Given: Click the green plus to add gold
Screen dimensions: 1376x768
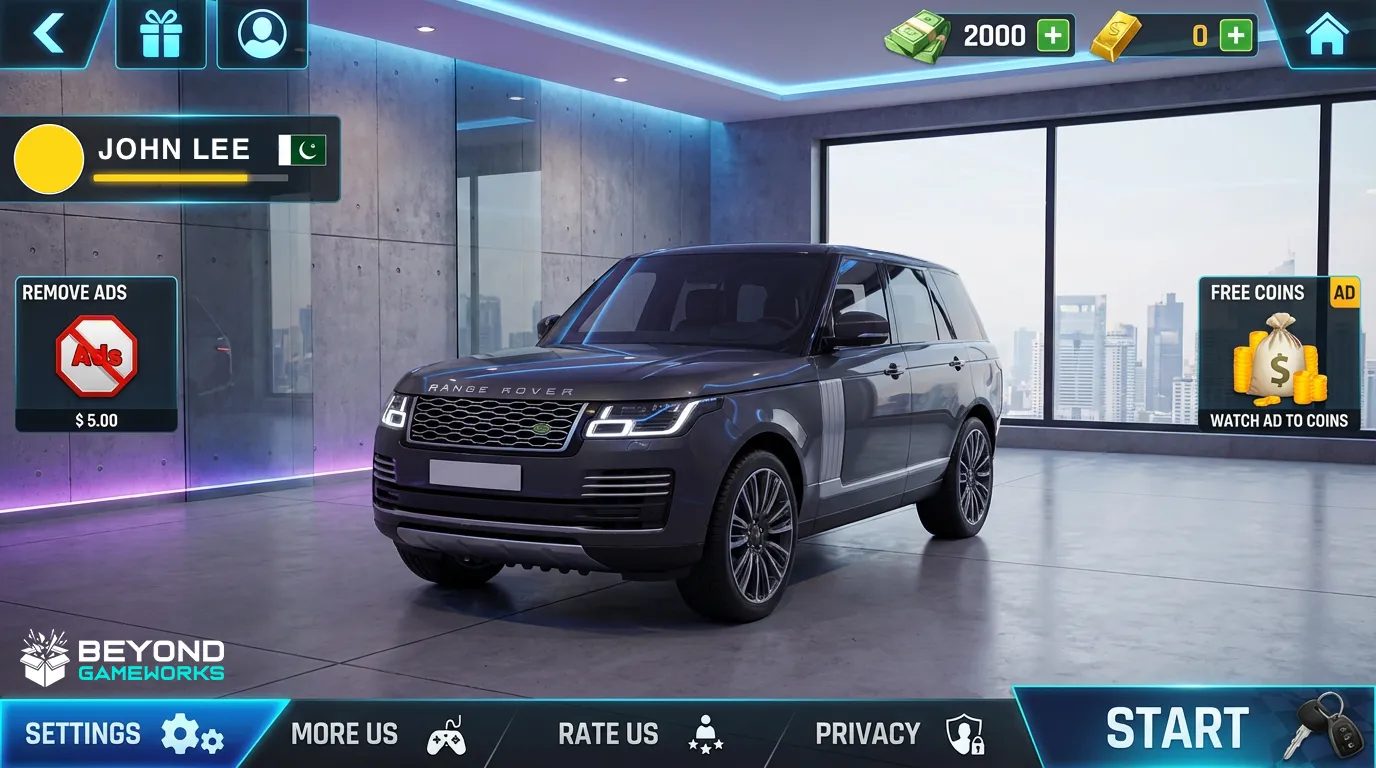Looking at the screenshot, I should [1236, 33].
